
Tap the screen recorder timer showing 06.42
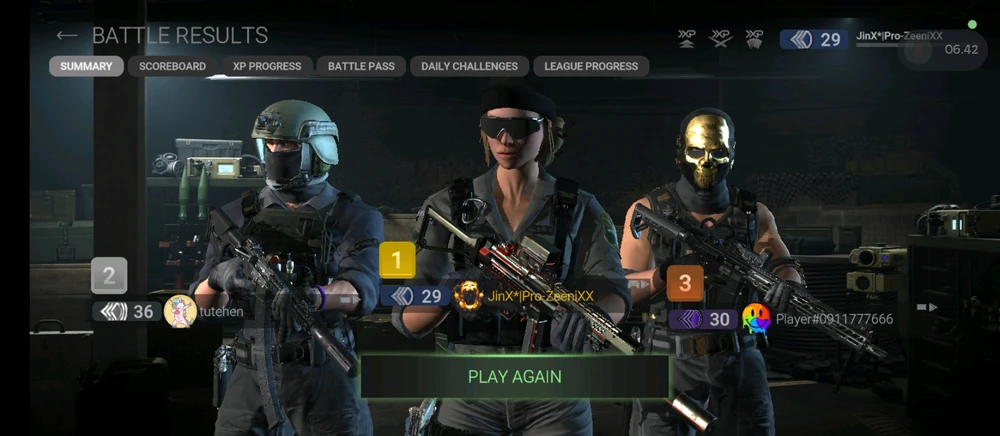(x=960, y=48)
